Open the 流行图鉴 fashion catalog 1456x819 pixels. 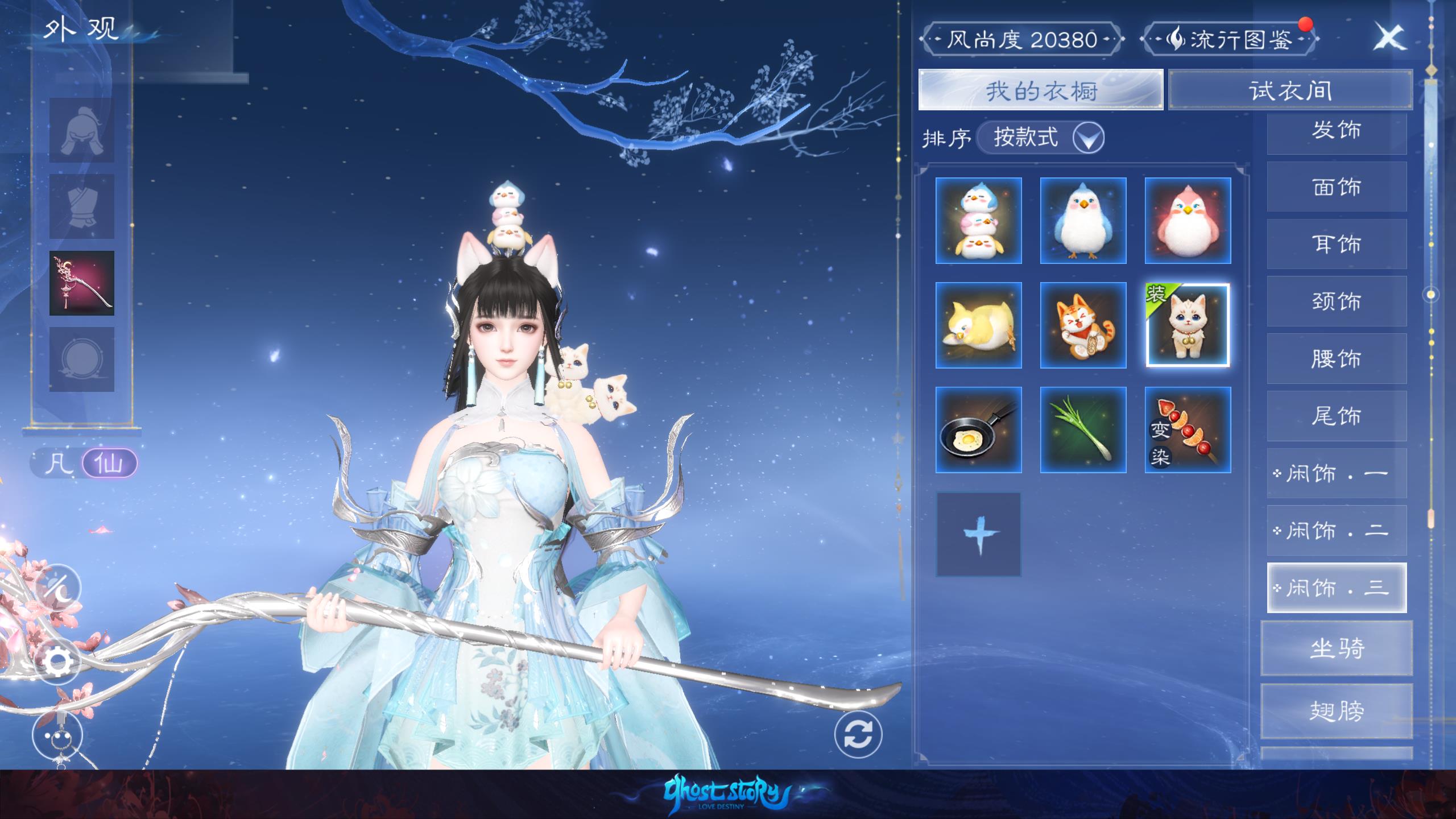(x=1230, y=39)
